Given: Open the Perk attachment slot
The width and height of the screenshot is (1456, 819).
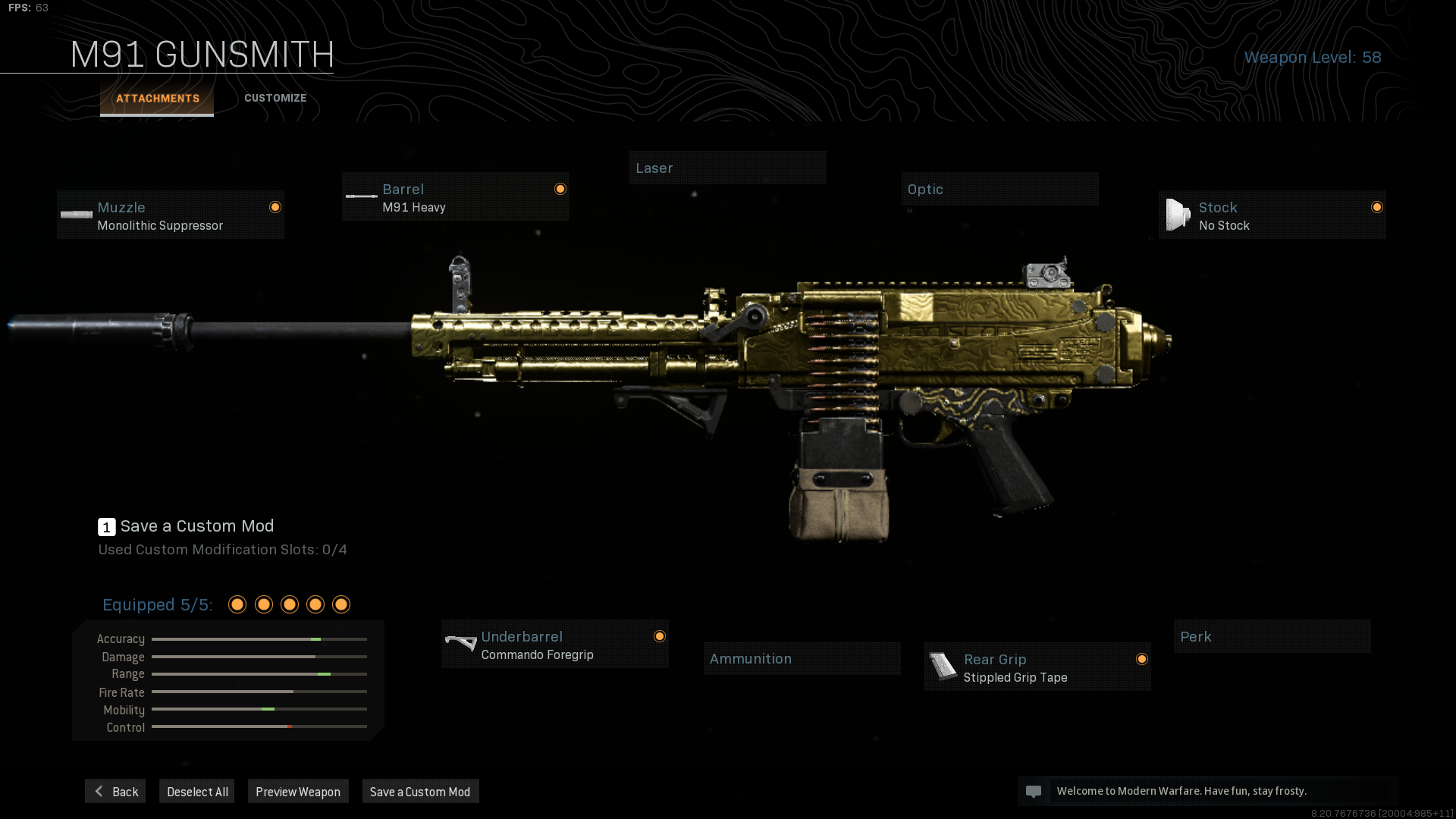Looking at the screenshot, I should tap(1272, 636).
